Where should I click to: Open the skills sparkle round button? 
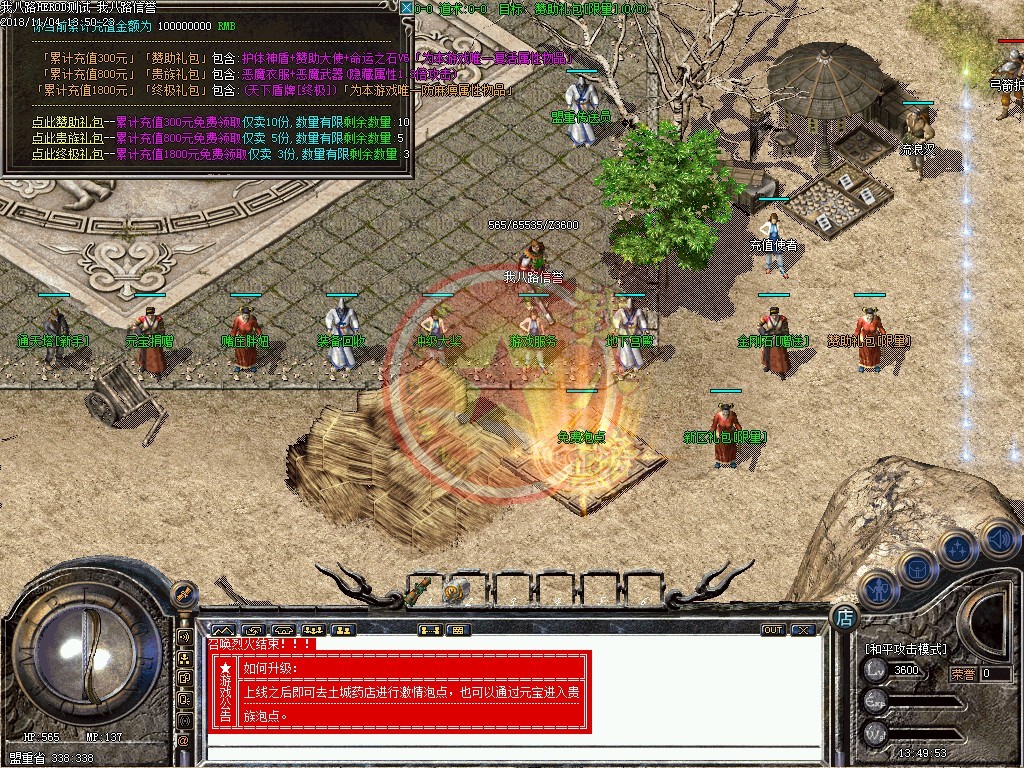[x=957, y=548]
